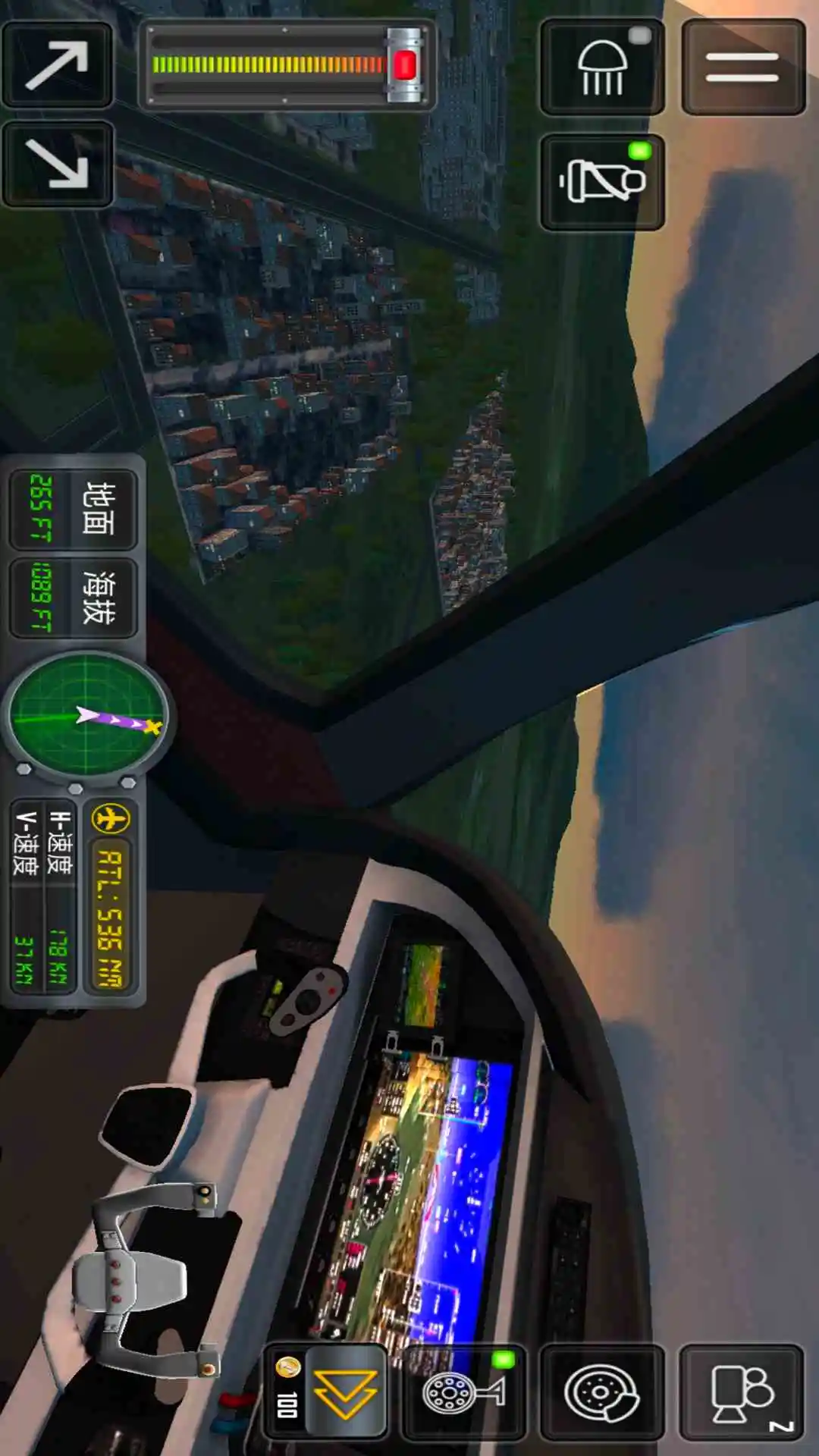Click the up-right arrow button

[x=58, y=65]
